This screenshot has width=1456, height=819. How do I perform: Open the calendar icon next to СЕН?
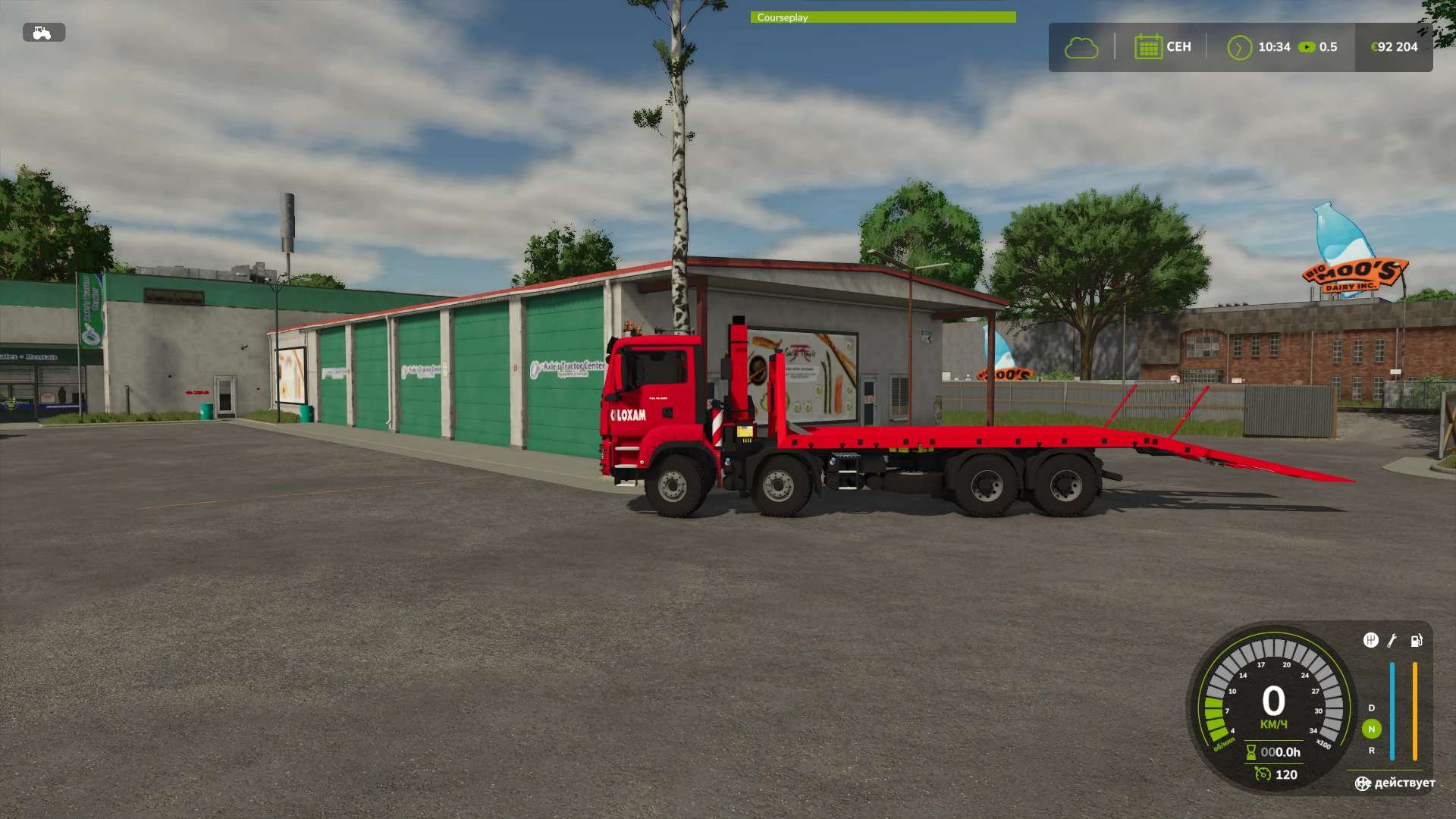1148,47
